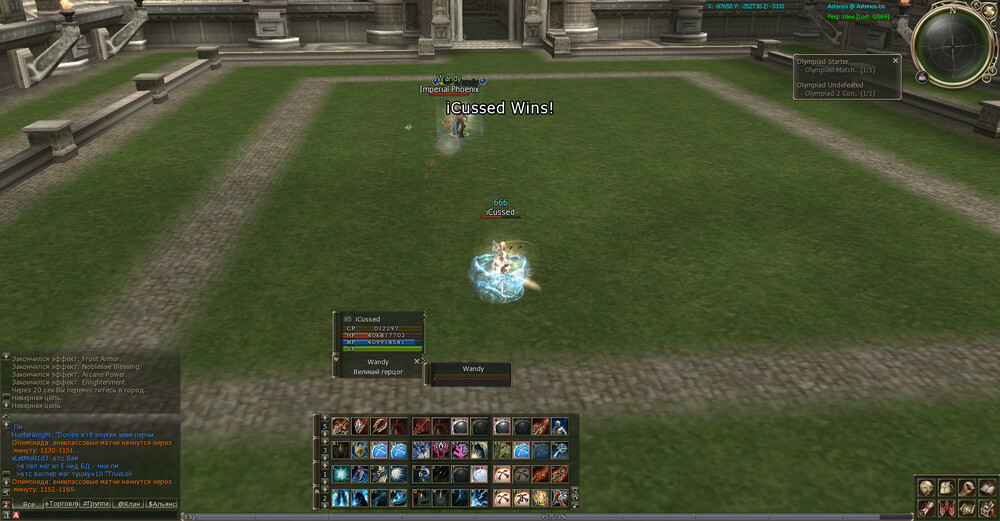Select the Wandy opponent status bar
This screenshot has height=521, width=1000.
472,373
